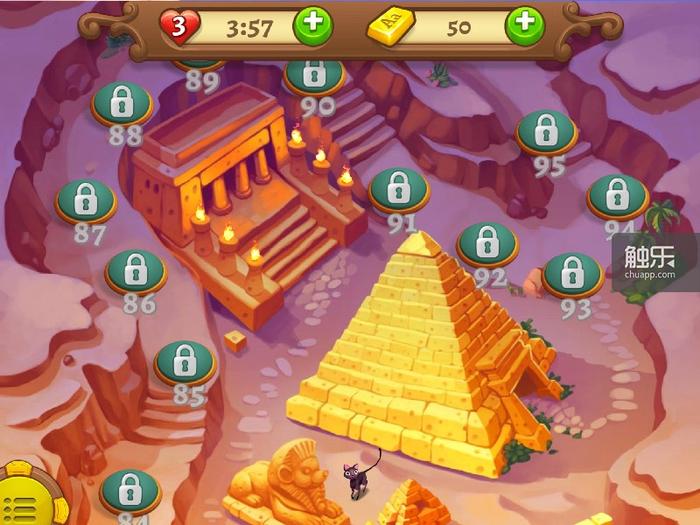Select locked level 88
This screenshot has height=525, width=700.
[122, 102]
